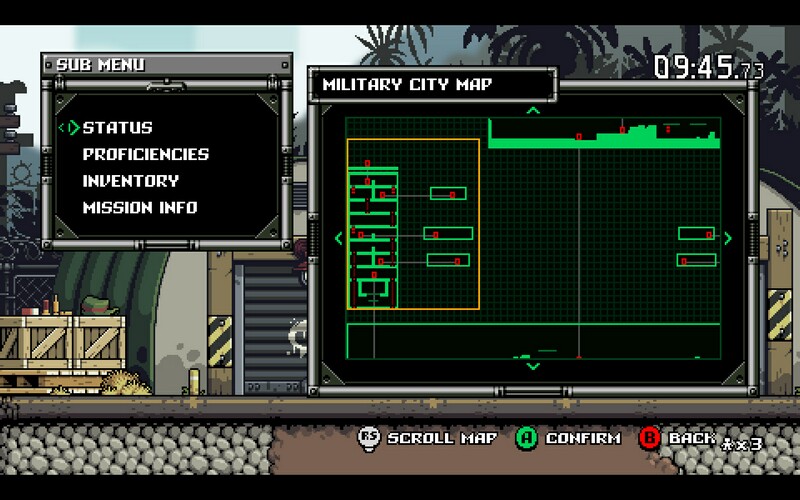Click the map's down scroll arrow

click(533, 367)
